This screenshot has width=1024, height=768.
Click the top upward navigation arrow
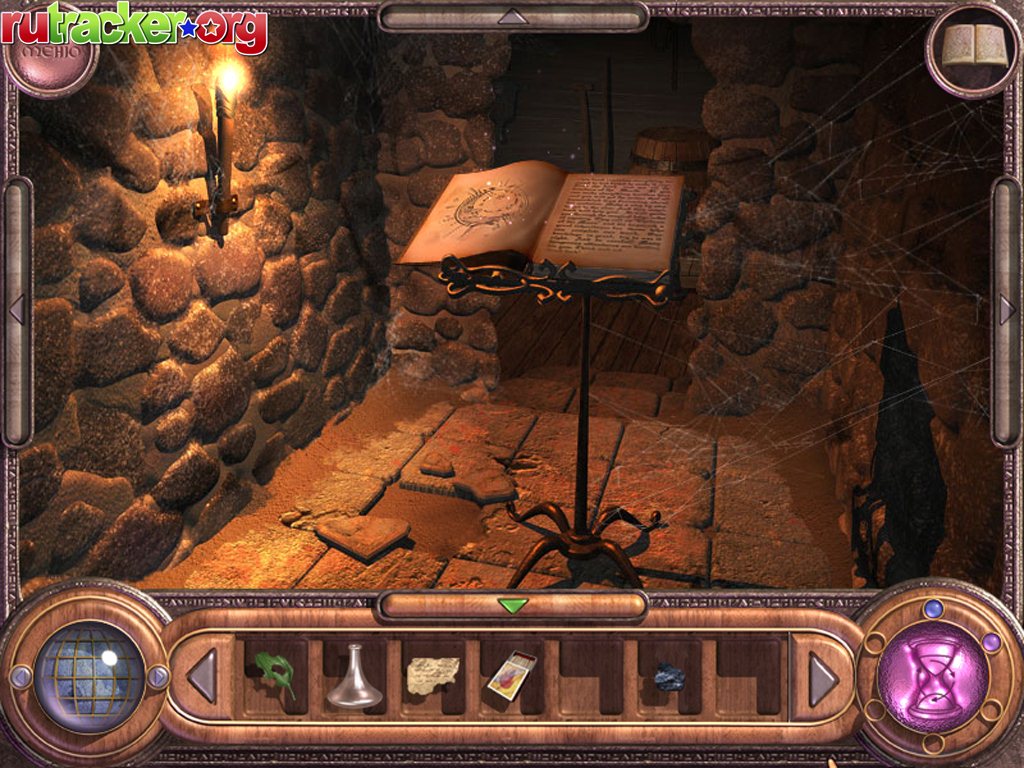tap(512, 16)
